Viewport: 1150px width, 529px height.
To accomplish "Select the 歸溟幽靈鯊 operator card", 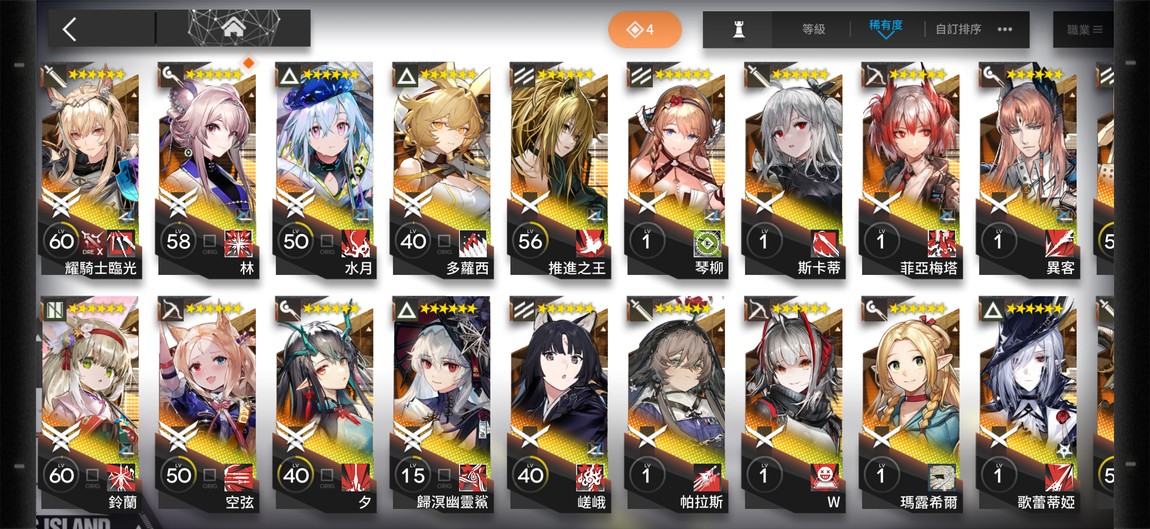I will click(441, 405).
